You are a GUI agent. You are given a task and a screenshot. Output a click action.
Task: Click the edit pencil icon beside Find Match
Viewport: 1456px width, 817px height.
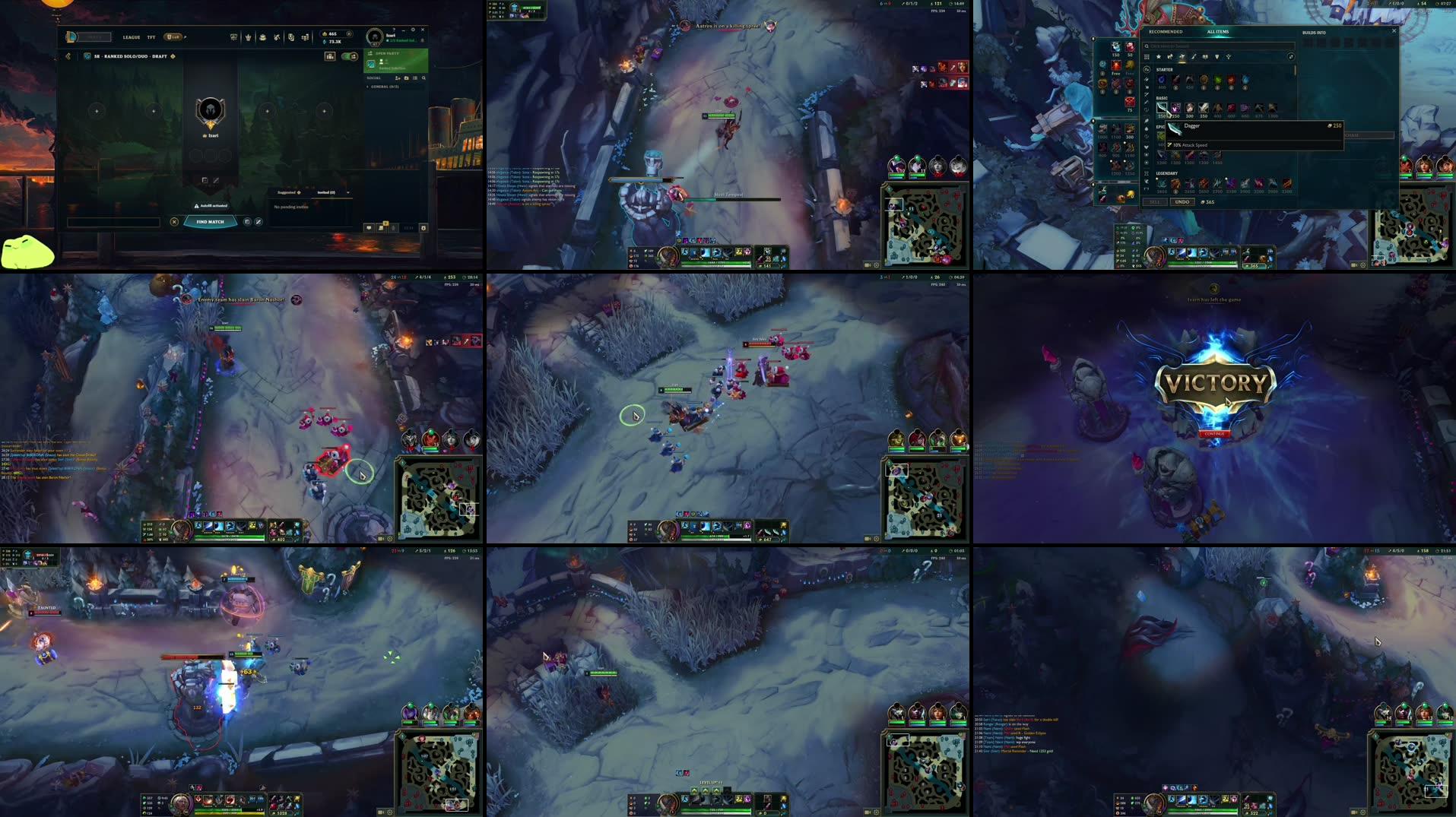pos(259,223)
